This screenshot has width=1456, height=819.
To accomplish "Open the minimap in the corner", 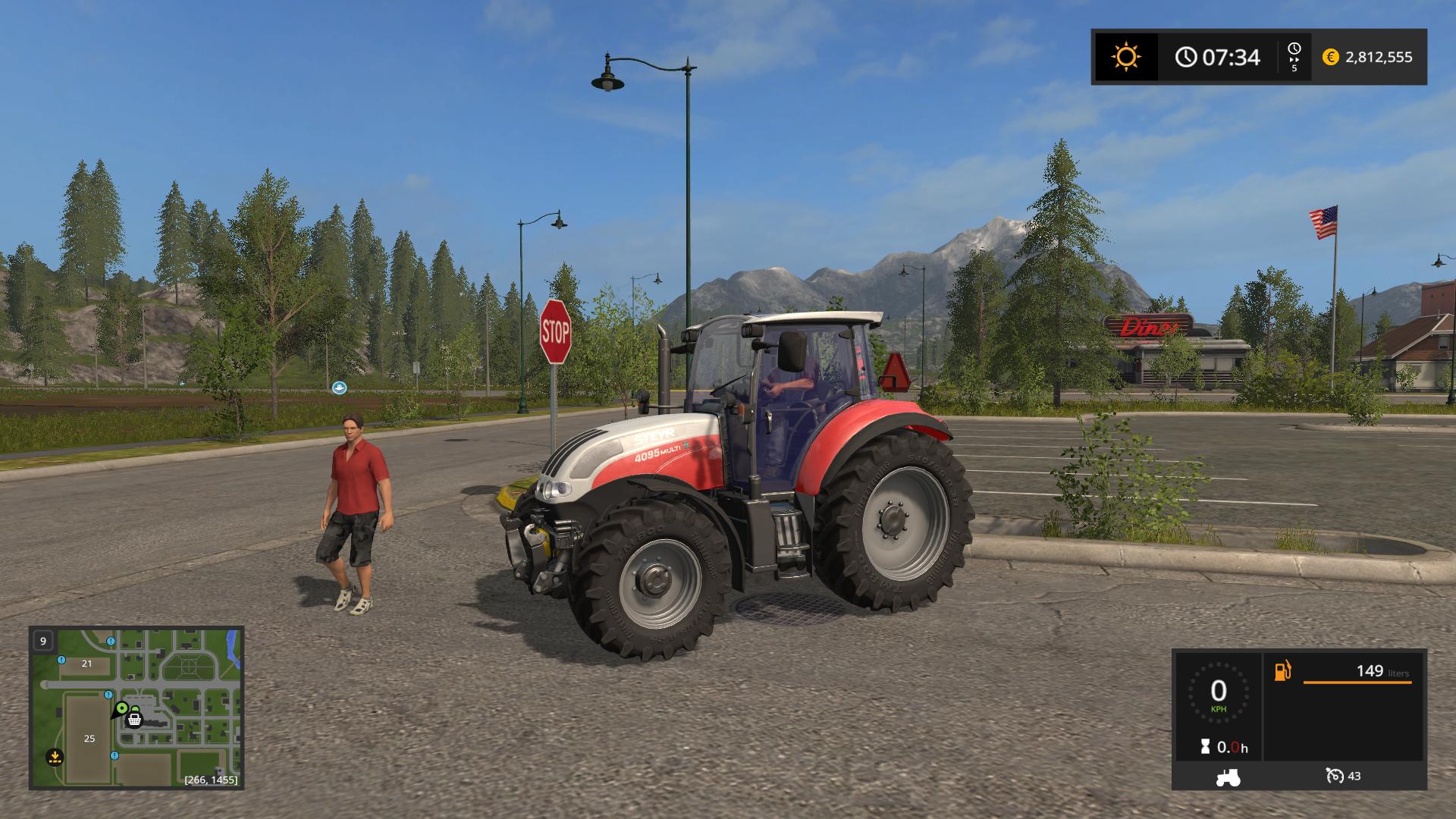I will (x=136, y=708).
